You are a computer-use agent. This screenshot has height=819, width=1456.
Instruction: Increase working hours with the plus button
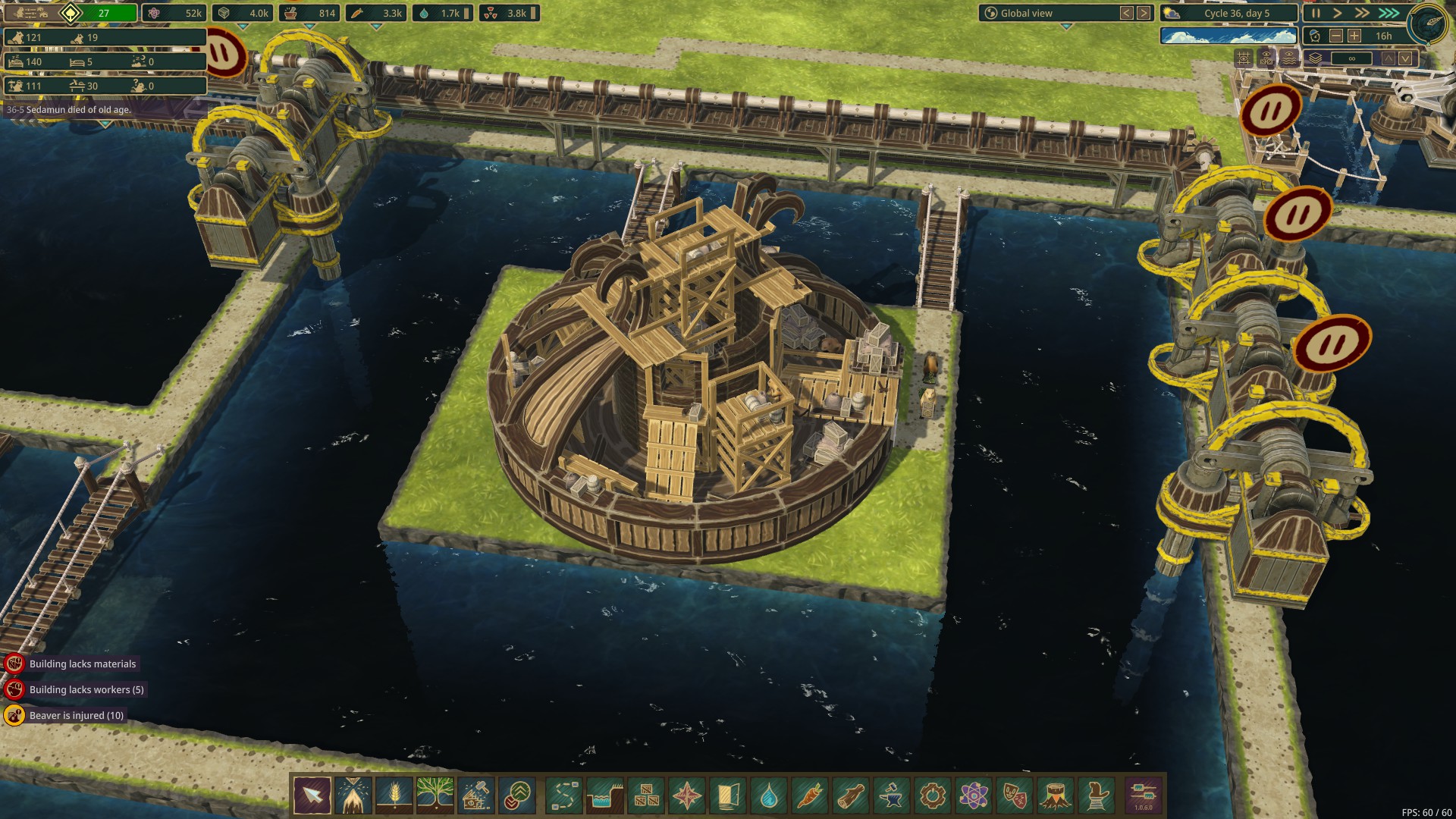tap(1354, 36)
